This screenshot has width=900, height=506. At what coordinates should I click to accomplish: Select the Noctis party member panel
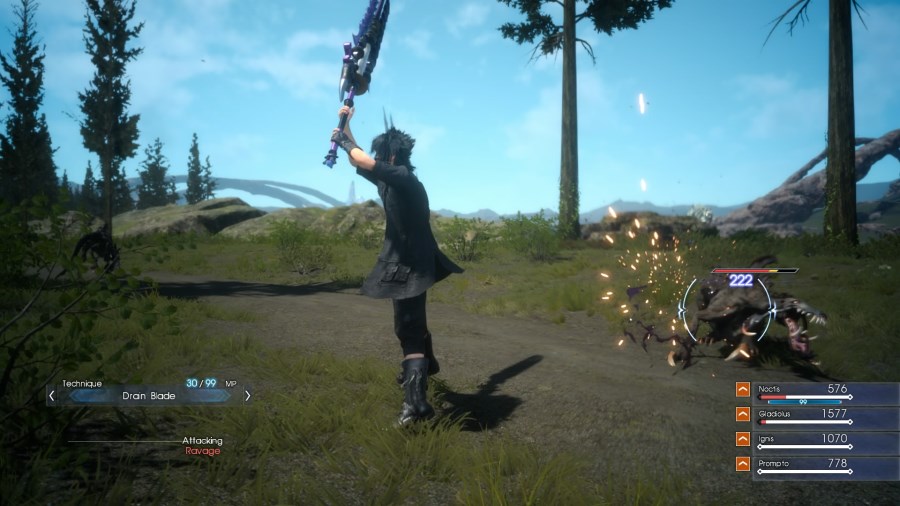click(x=826, y=392)
